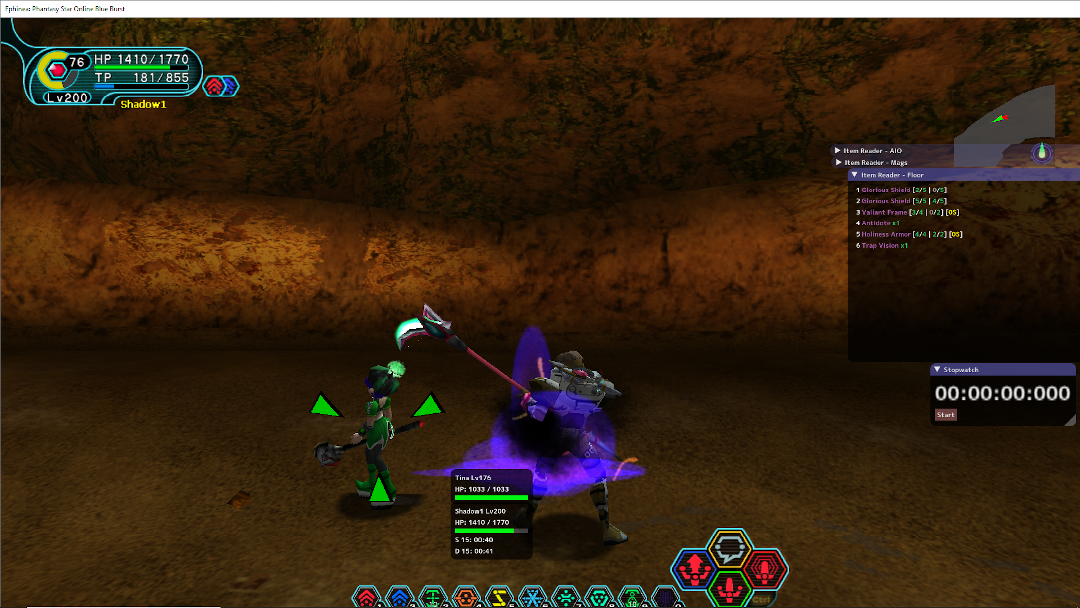Activate the red chevron technique in slot 1

point(368,598)
